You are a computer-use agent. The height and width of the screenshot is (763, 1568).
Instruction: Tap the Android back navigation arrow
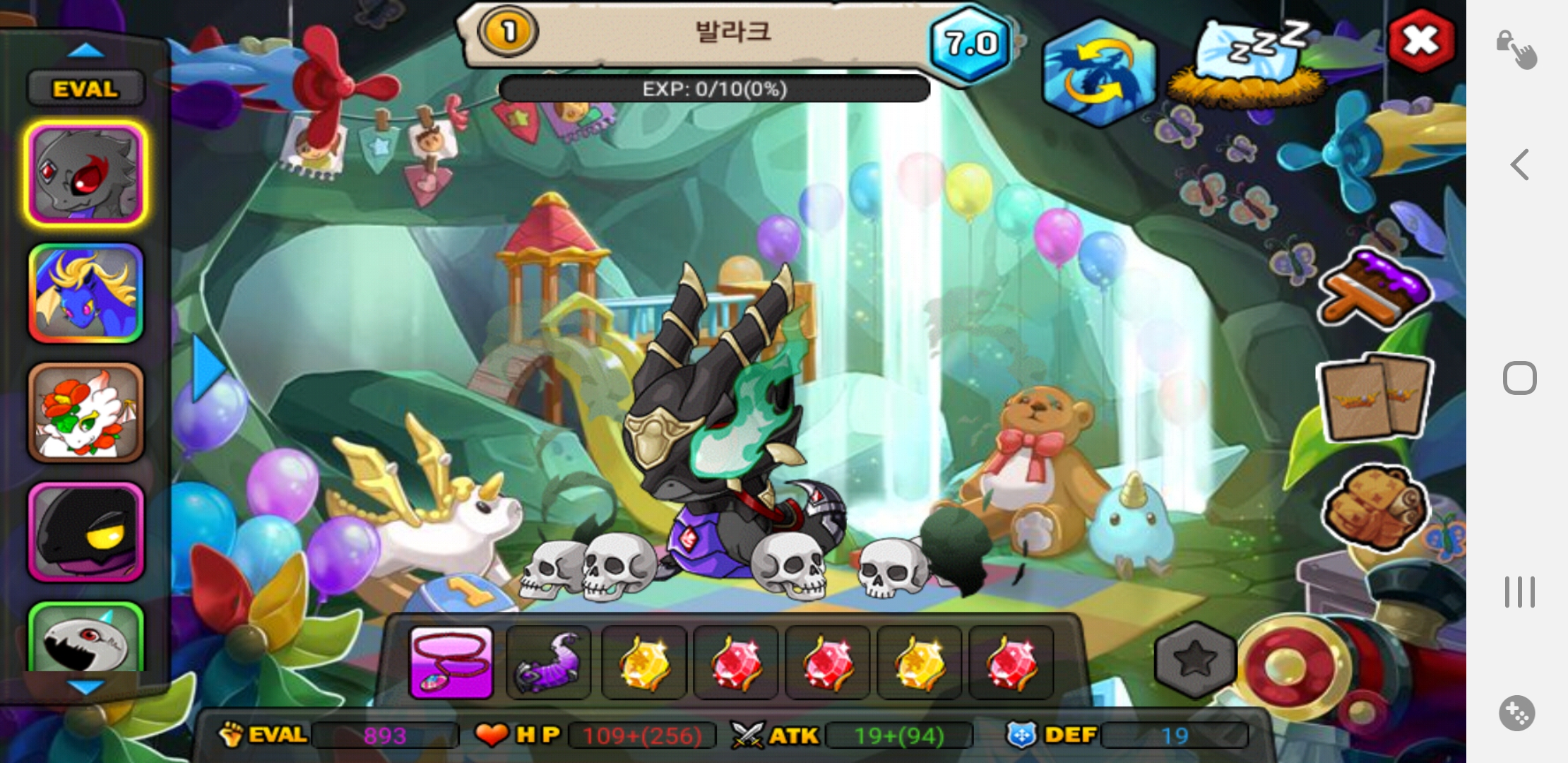[1520, 165]
